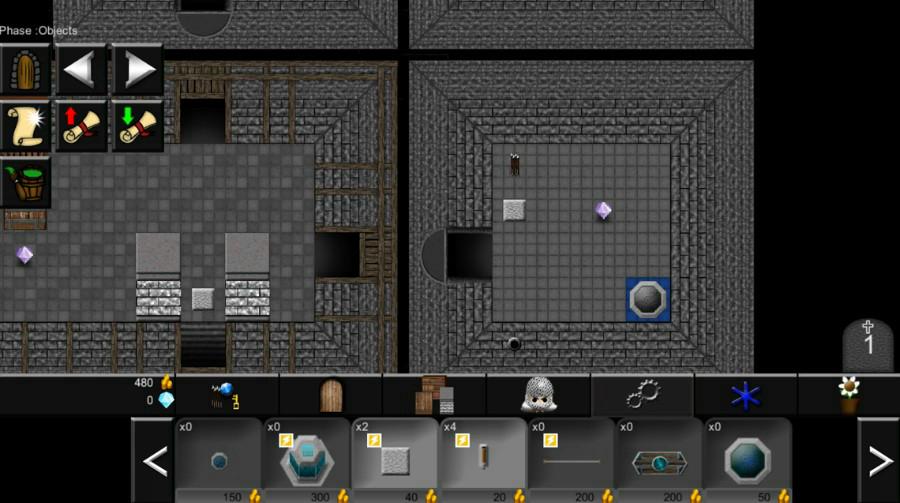Viewport: 900px width, 503px height.
Task: Open the blue star category tab
Action: point(746,395)
